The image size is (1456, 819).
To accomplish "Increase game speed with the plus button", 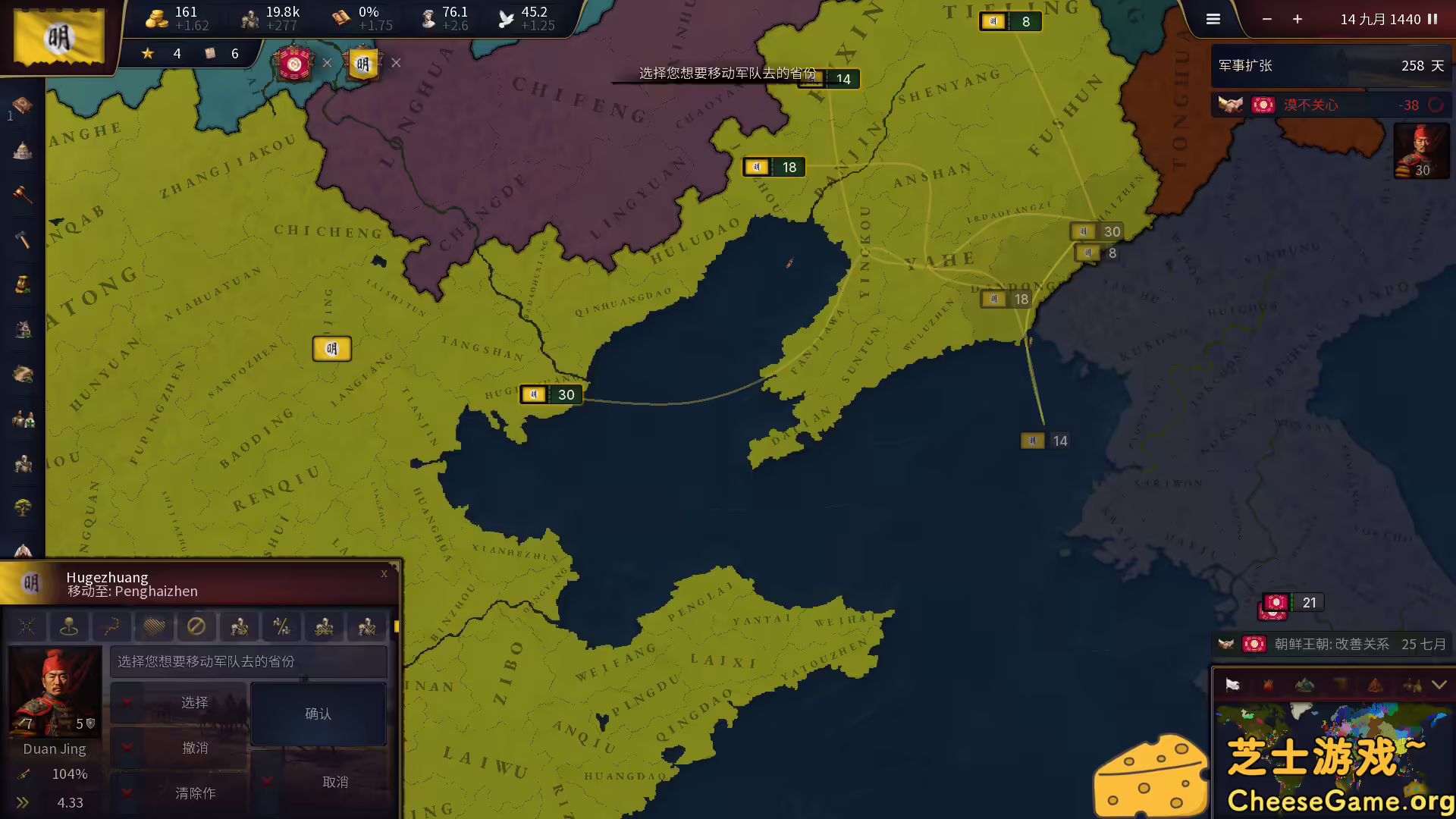I will pos(1298,19).
